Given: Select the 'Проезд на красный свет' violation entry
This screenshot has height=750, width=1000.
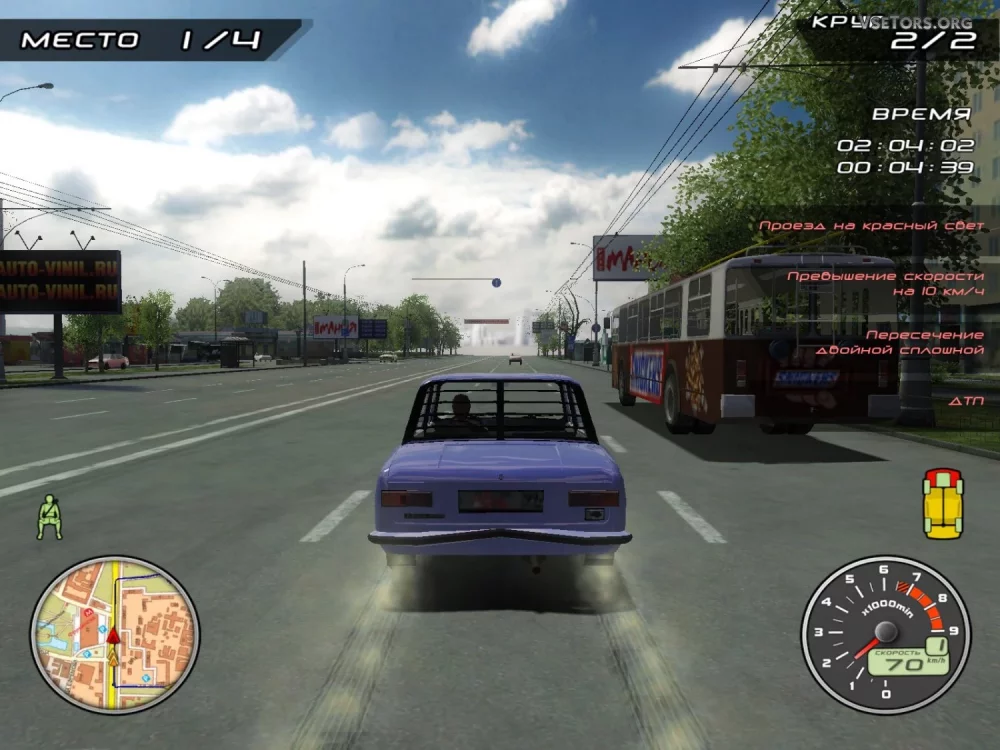Looking at the screenshot, I should pyautogui.click(x=871, y=226).
